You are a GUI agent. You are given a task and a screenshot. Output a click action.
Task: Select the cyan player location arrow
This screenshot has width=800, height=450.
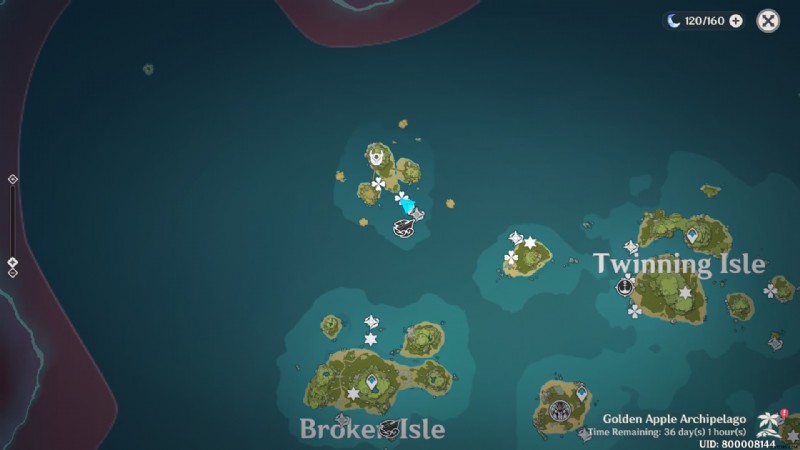(406, 204)
